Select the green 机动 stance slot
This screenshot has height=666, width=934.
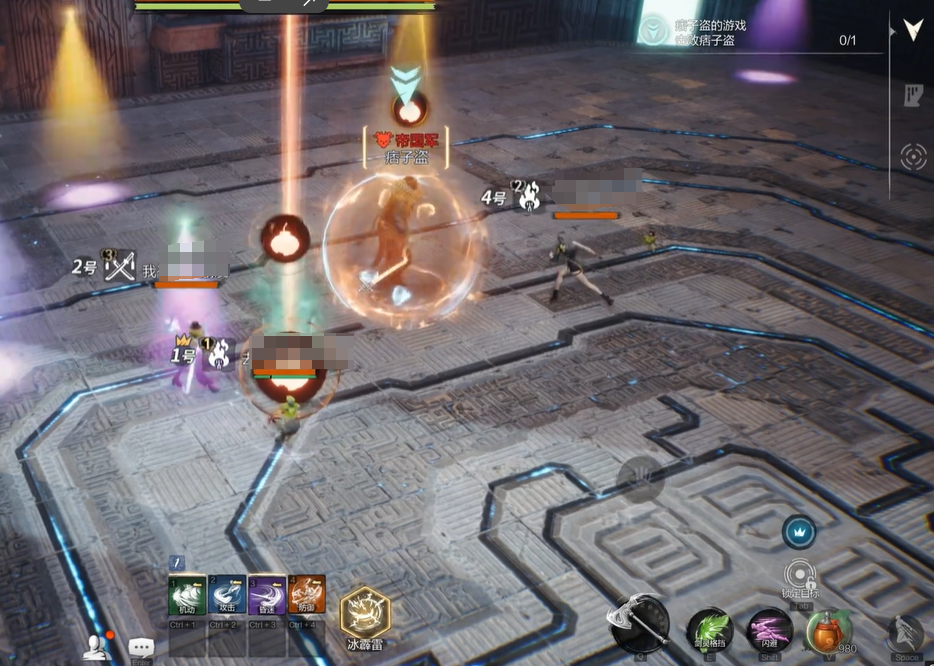187,596
